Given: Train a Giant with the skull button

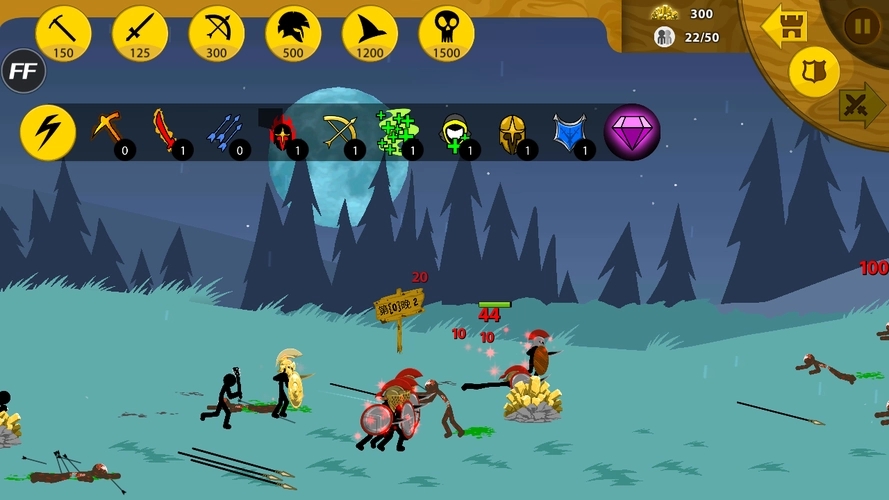Looking at the screenshot, I should pos(446,32).
